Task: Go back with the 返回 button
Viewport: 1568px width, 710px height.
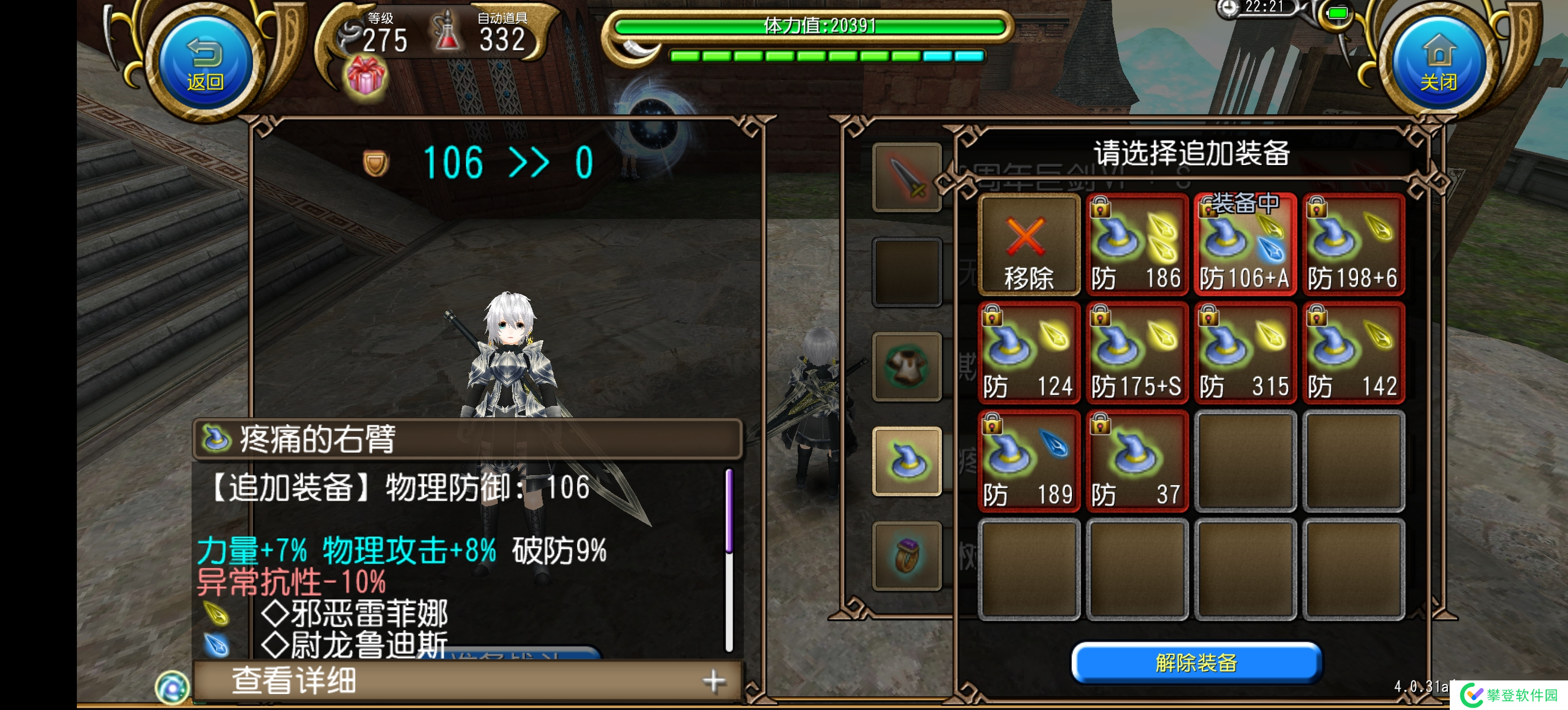Action: (205, 63)
